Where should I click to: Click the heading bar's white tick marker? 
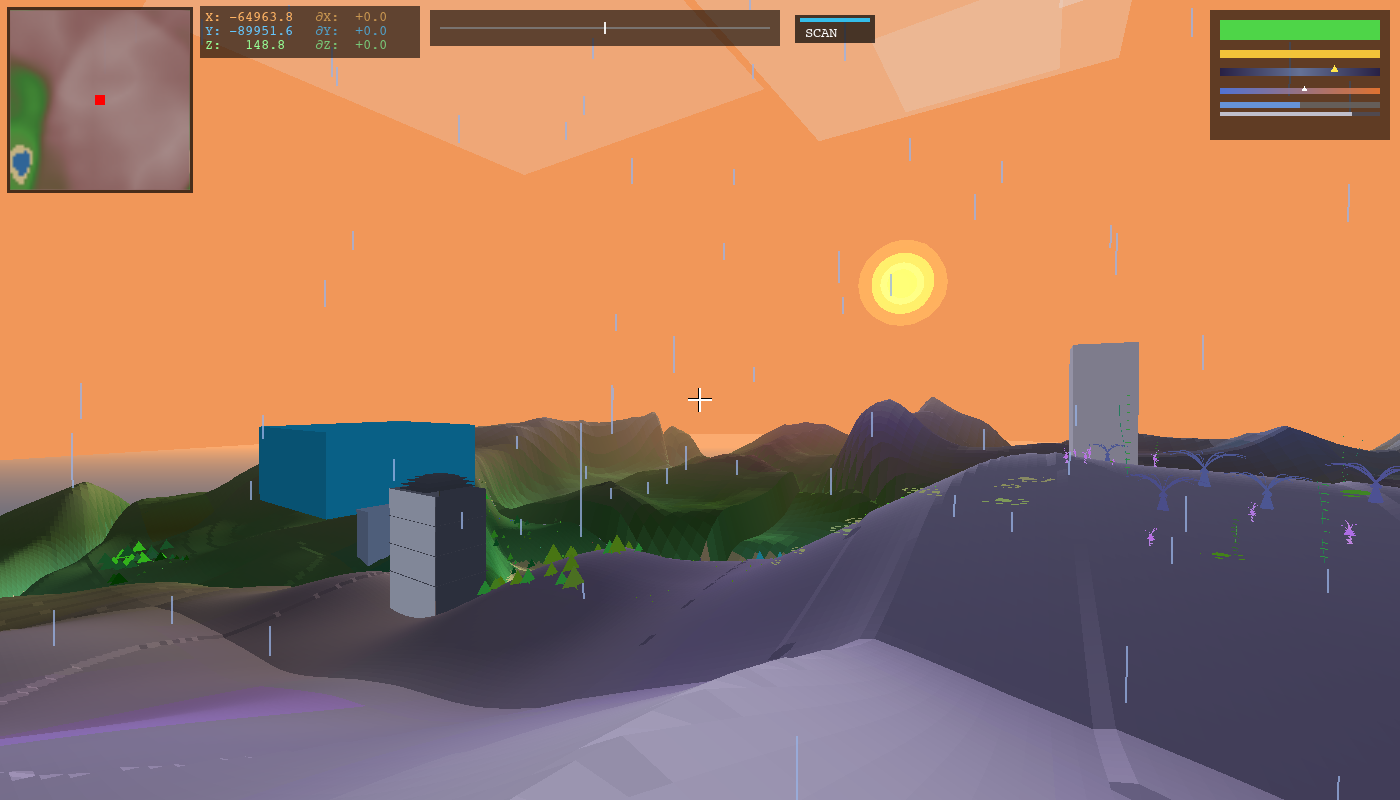[x=605, y=28]
